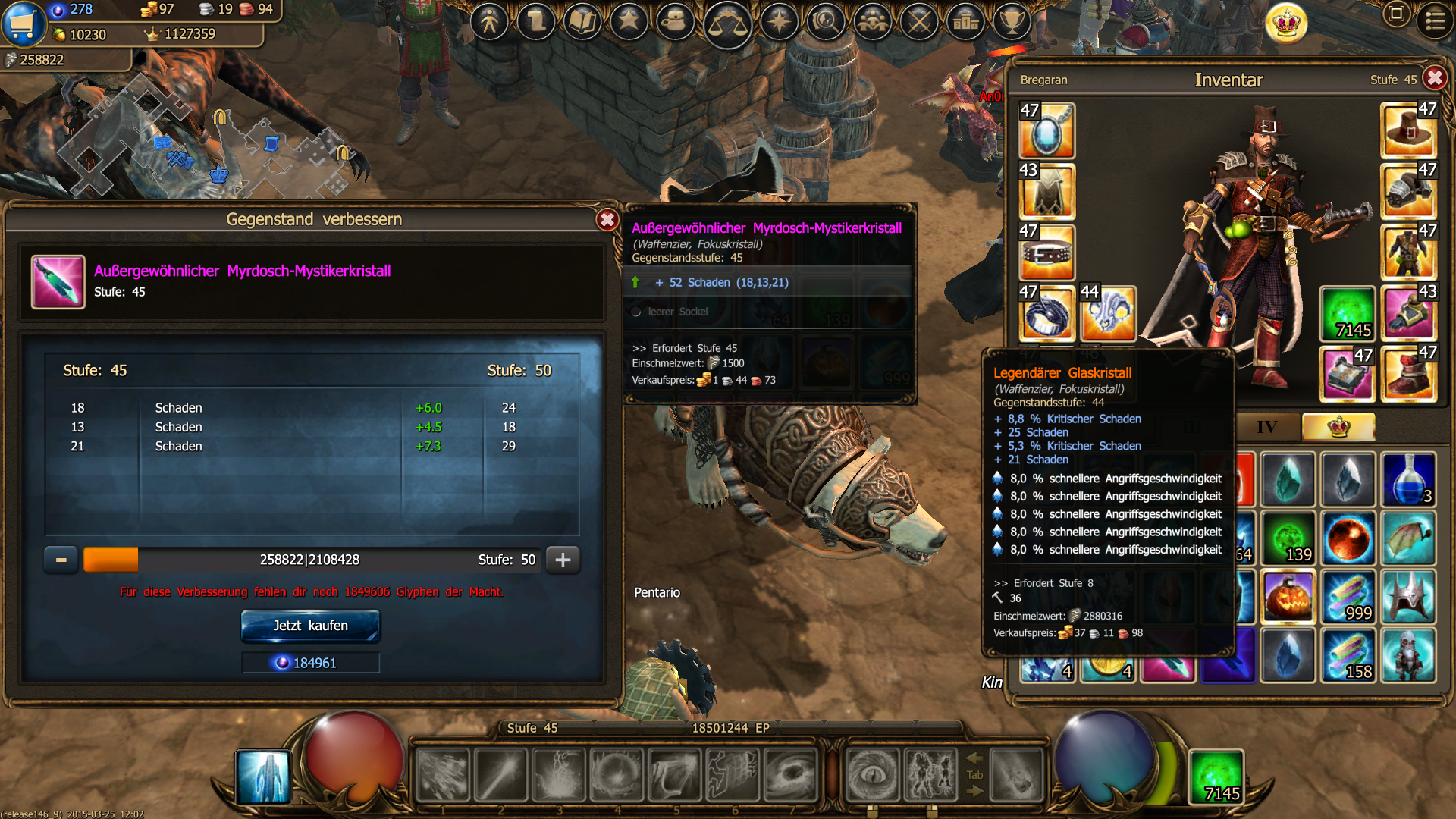Toggle fullscreen with the square icon
The width and height of the screenshot is (1456, 819).
[1396, 14]
